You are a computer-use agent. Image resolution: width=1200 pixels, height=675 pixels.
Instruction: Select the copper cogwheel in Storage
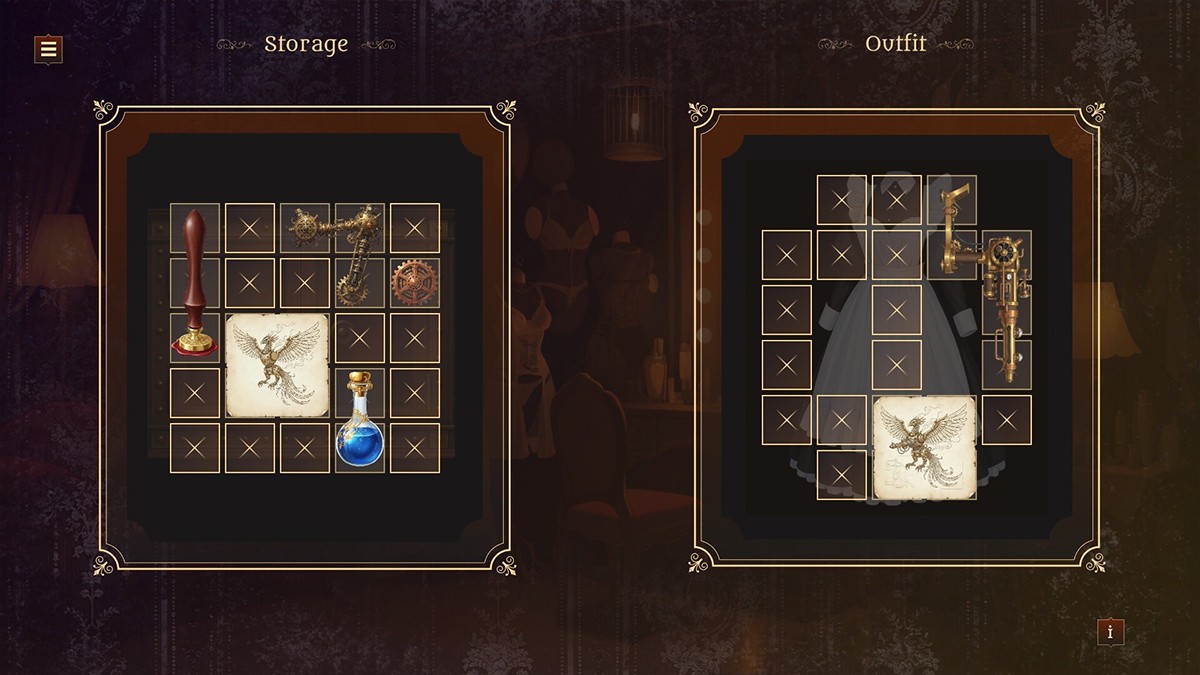coord(414,282)
